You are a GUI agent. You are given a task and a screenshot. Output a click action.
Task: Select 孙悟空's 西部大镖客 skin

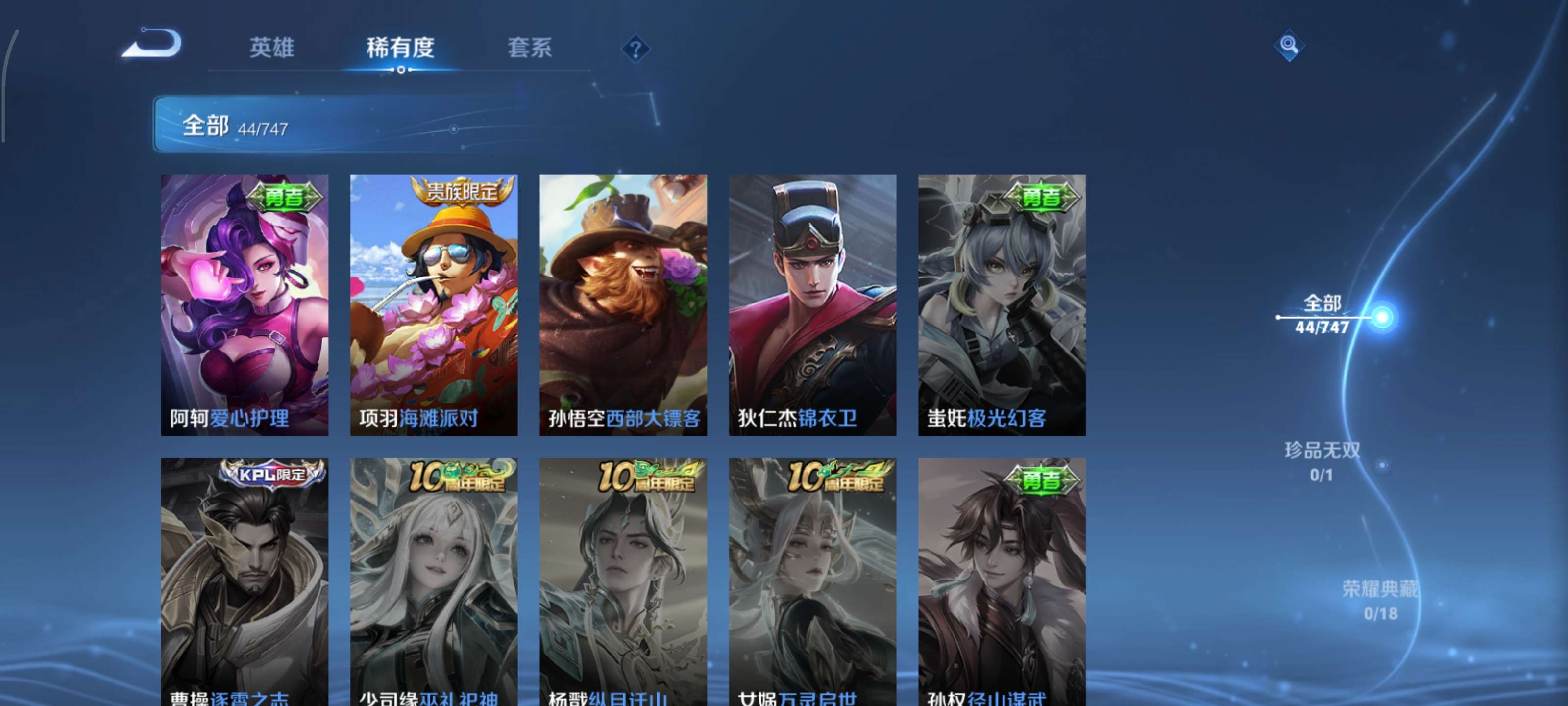(623, 304)
